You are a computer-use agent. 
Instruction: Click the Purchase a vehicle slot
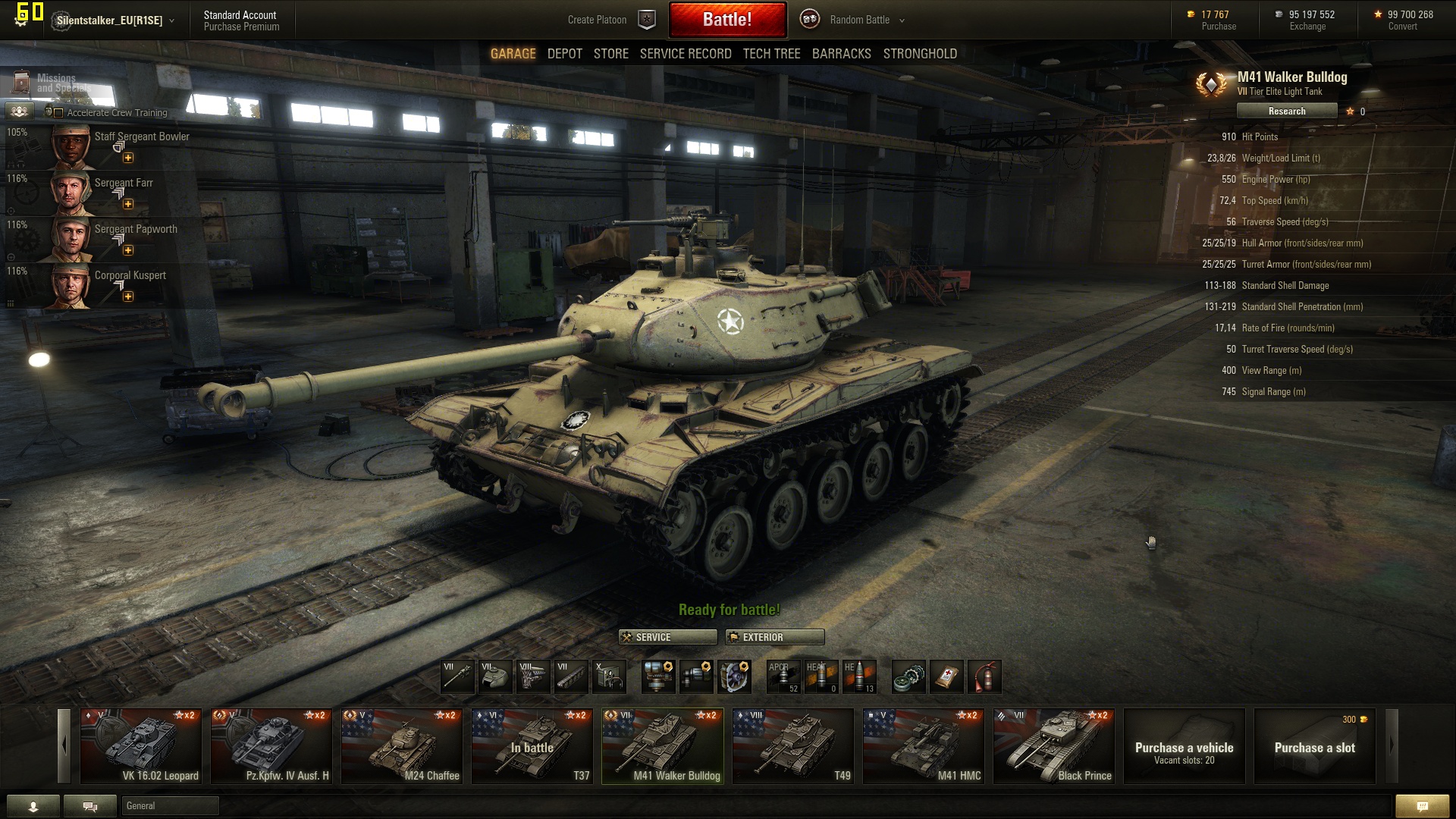(x=1184, y=746)
